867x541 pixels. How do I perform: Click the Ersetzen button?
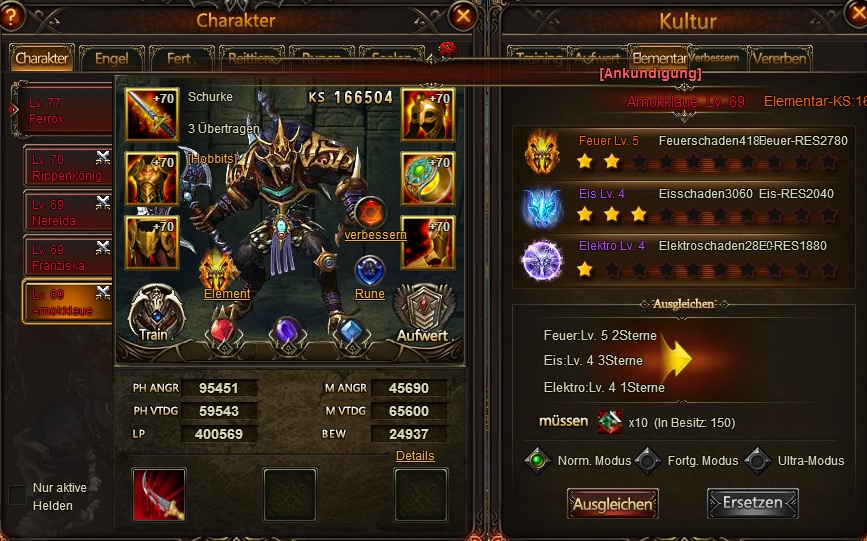pos(752,503)
